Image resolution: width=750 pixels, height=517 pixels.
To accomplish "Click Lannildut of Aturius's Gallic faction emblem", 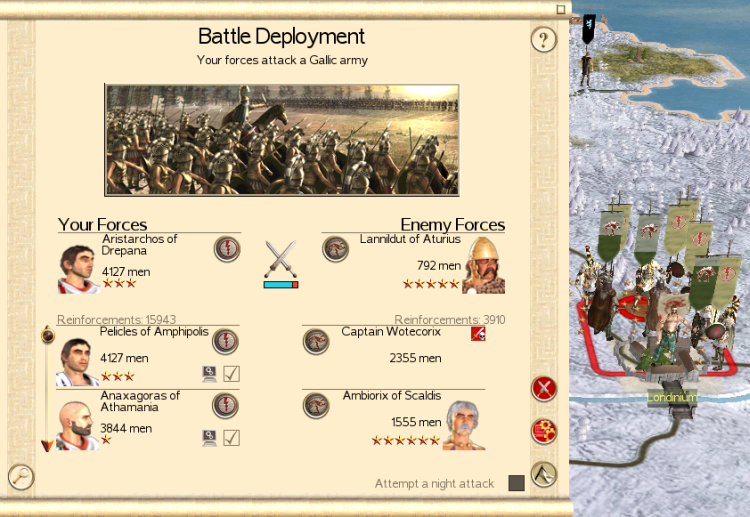I will [335, 249].
